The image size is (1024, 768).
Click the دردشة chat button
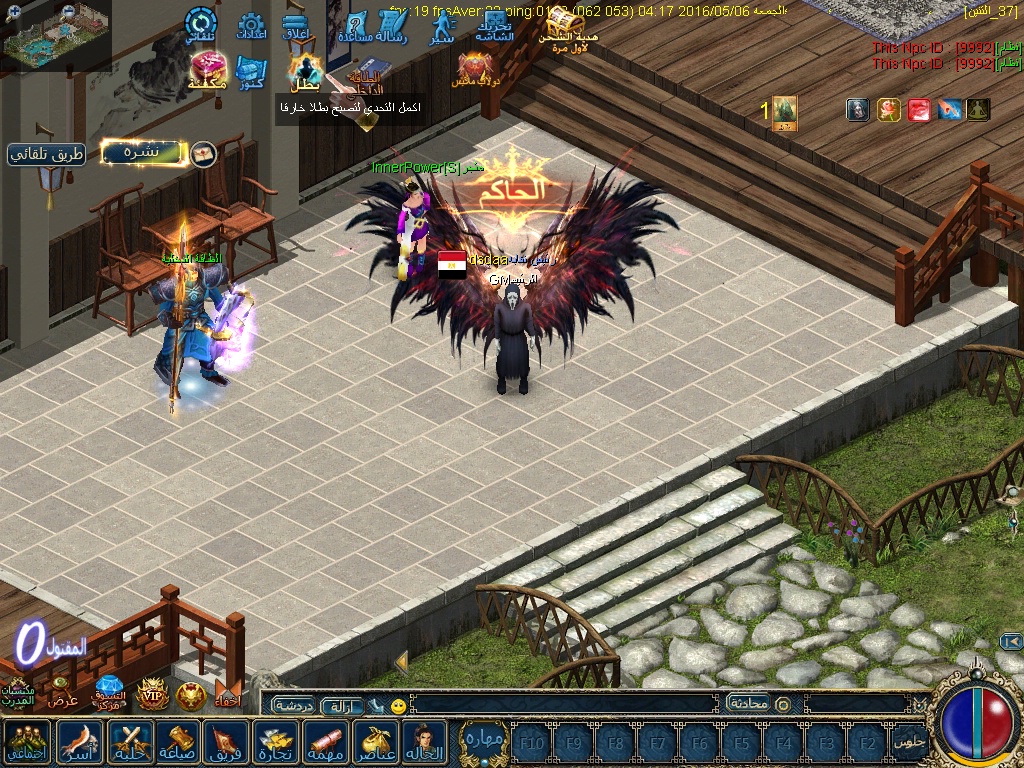click(294, 705)
